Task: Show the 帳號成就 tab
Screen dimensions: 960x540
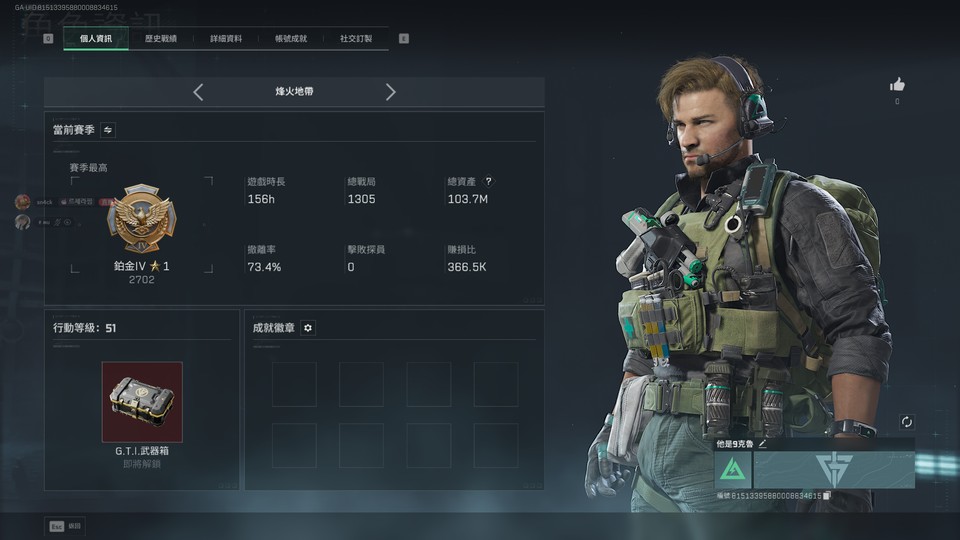Action: 291,39
